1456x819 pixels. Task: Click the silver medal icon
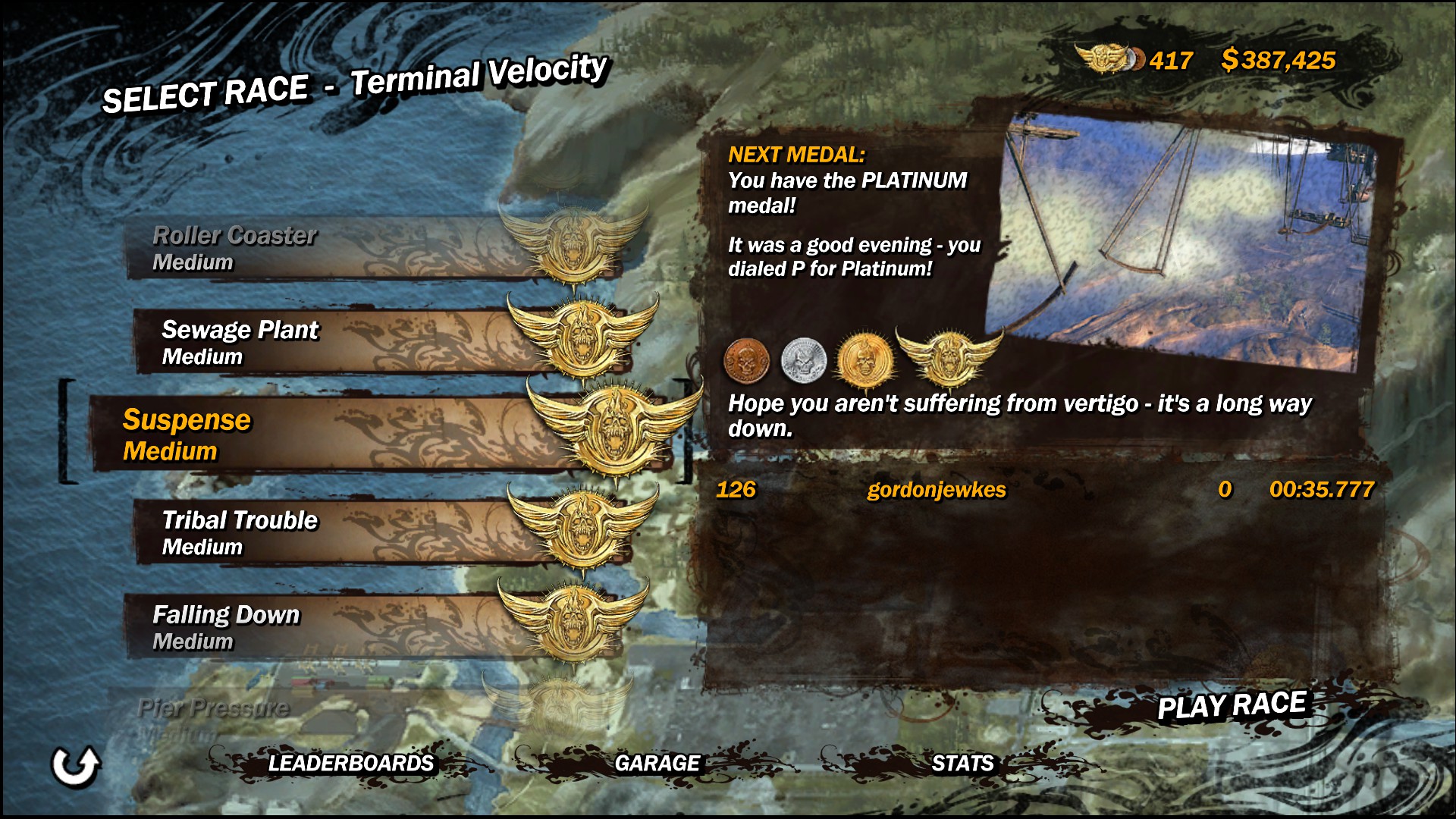(x=803, y=360)
